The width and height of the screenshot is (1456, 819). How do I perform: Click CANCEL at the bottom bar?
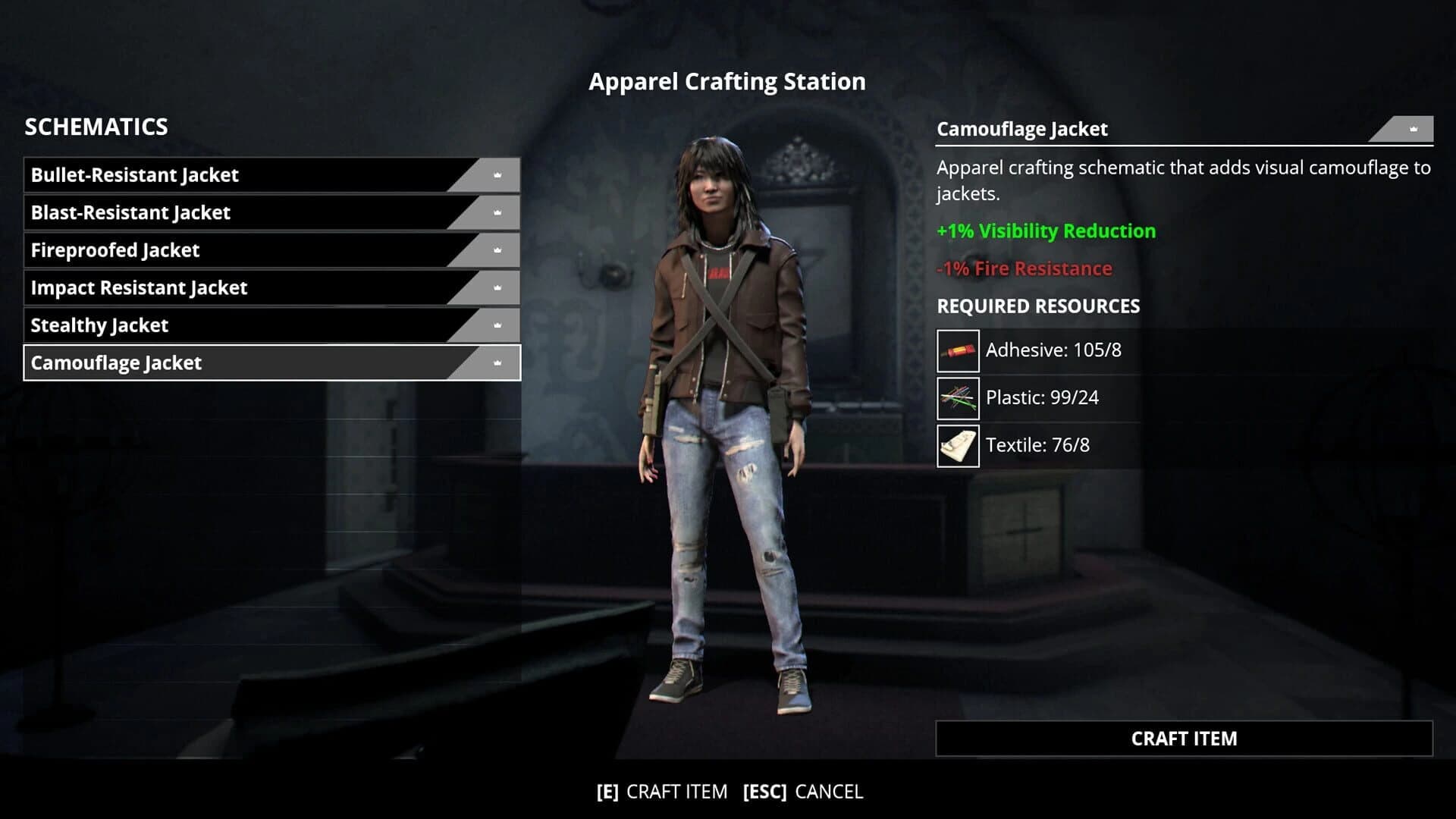point(828,792)
